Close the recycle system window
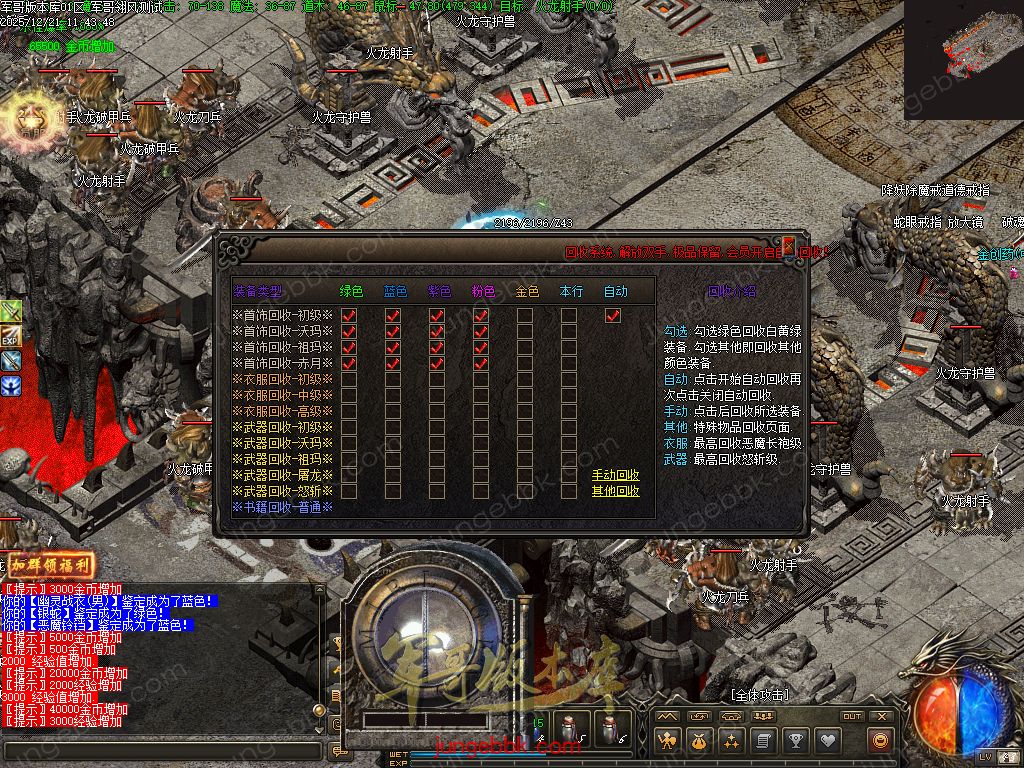 [789, 244]
